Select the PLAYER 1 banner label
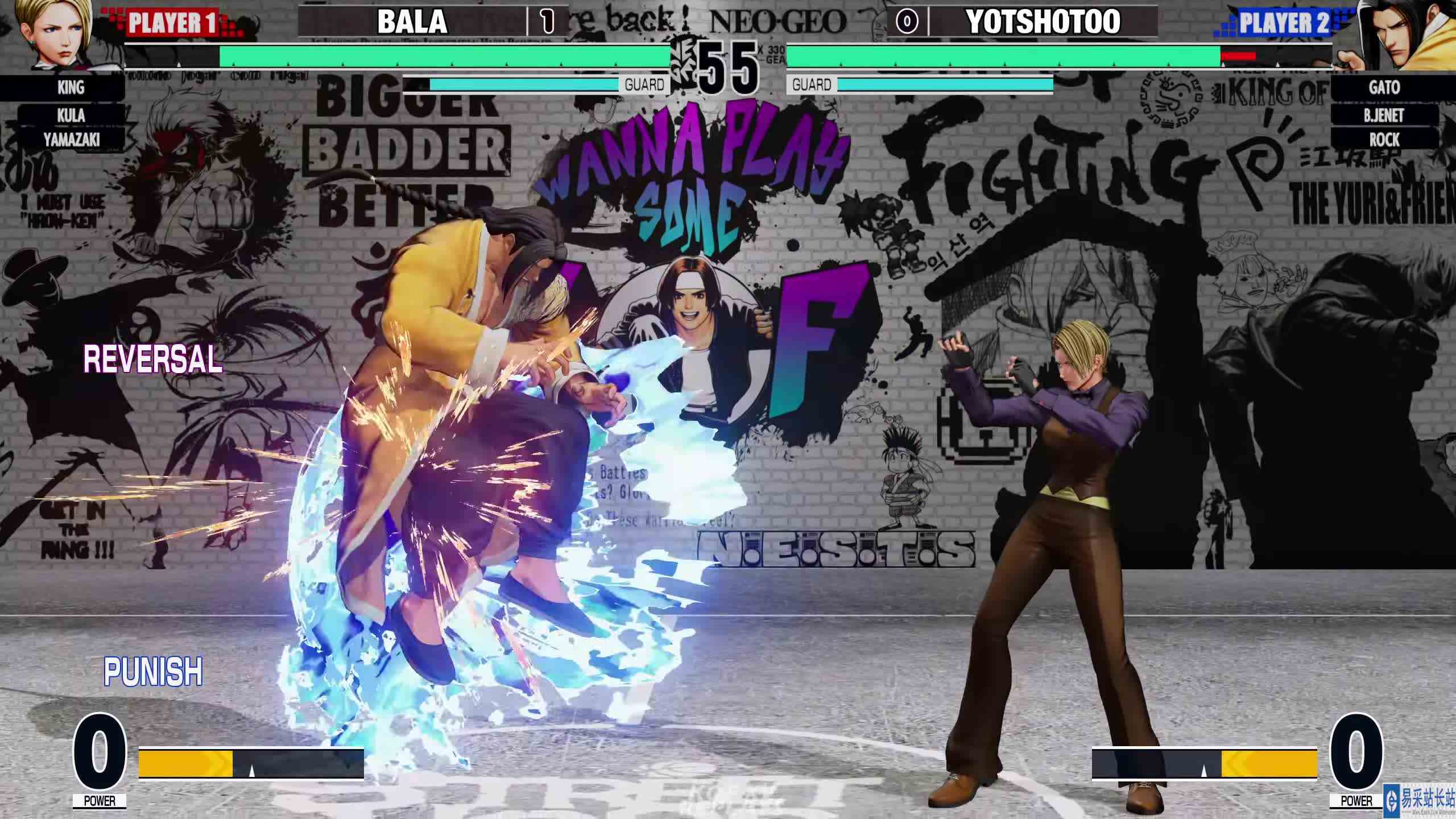Viewport: 1456px width, 819px height. click(173, 24)
